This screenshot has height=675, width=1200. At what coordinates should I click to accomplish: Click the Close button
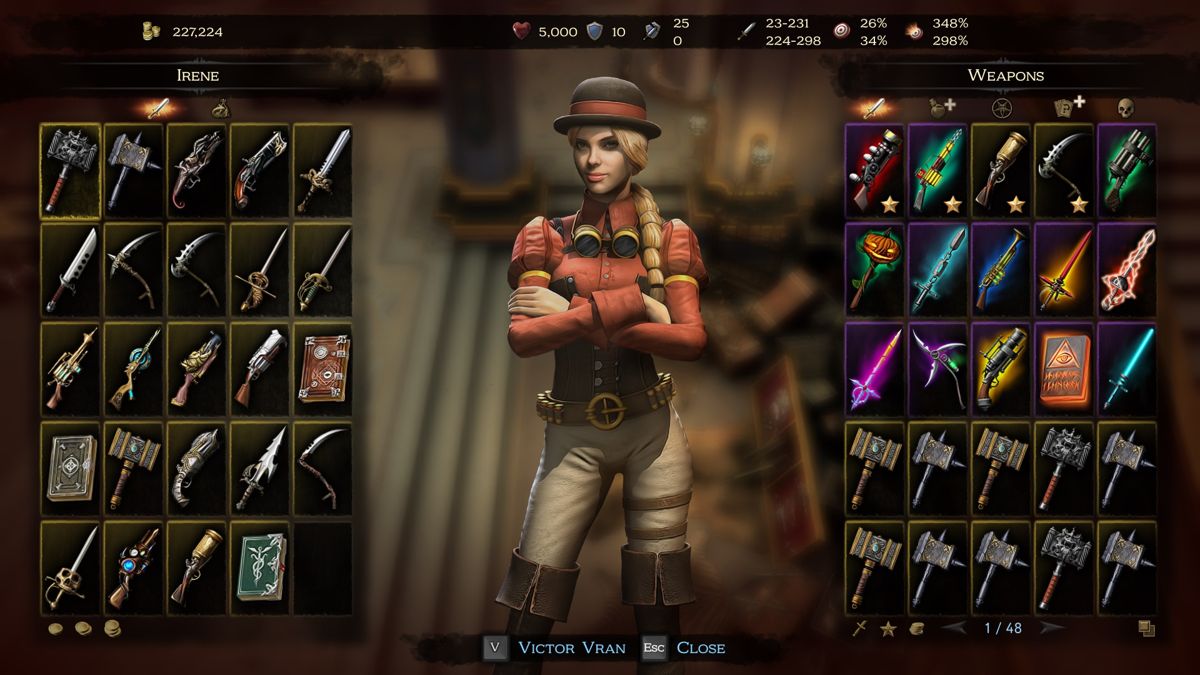(x=700, y=648)
